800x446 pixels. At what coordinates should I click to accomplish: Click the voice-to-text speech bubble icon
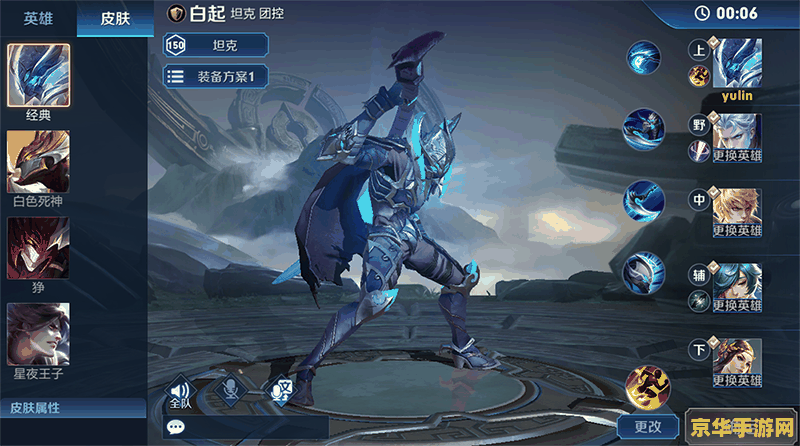click(282, 391)
